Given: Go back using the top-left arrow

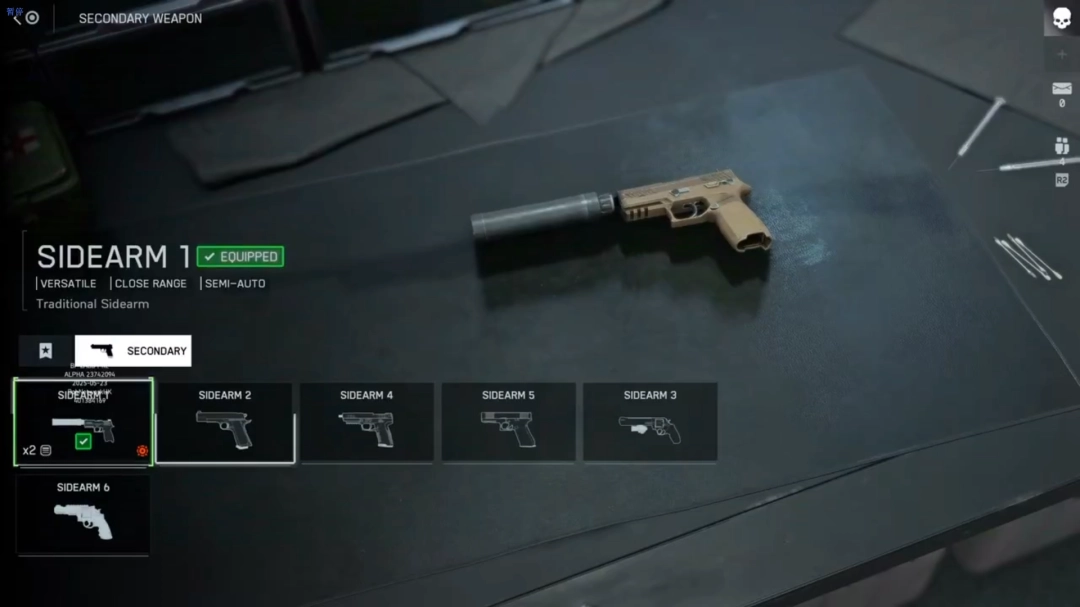Looking at the screenshot, I should pyautogui.click(x=17, y=18).
